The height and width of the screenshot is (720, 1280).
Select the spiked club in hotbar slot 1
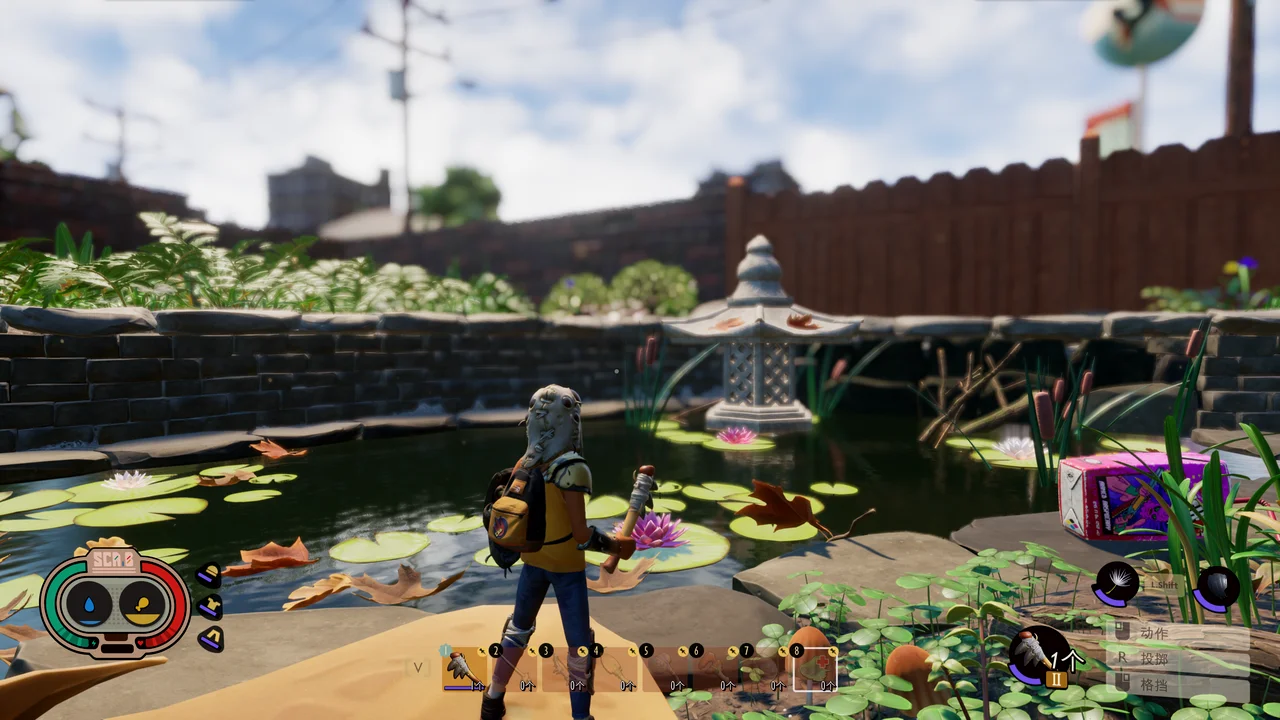(x=463, y=669)
